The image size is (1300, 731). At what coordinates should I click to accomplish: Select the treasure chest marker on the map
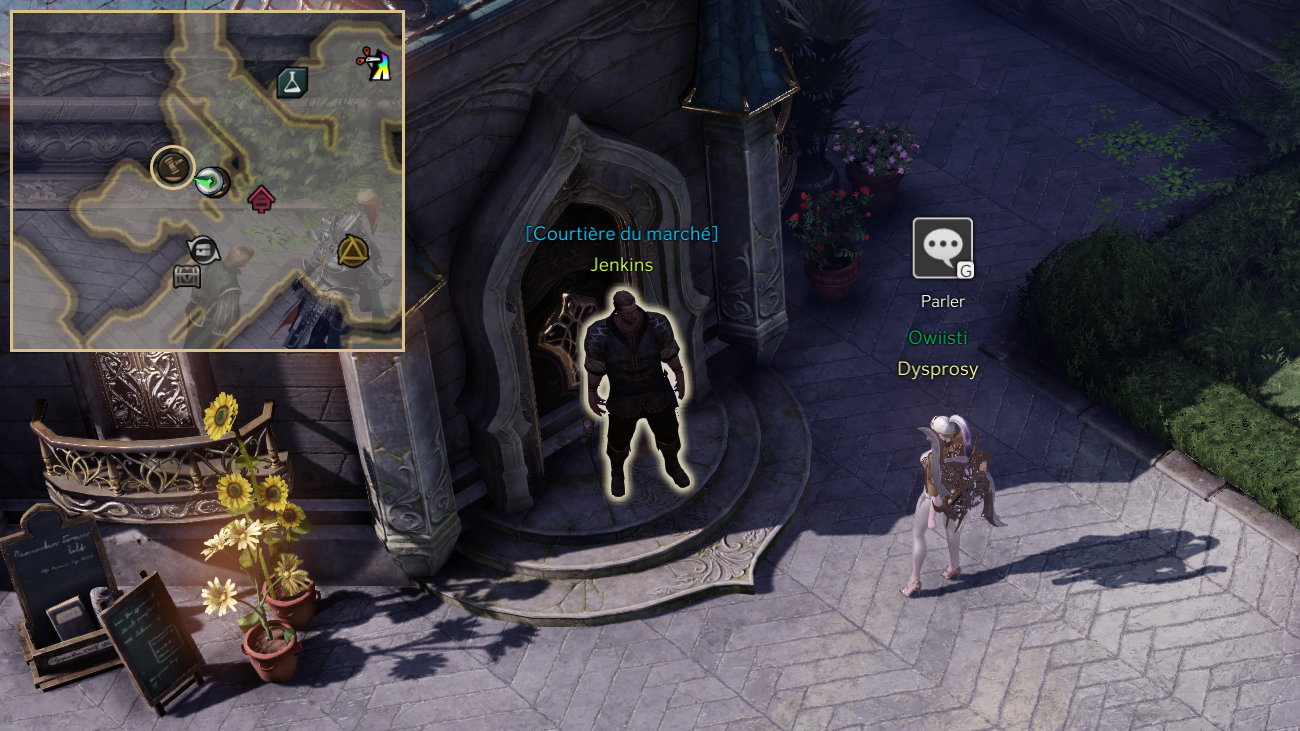click(187, 276)
